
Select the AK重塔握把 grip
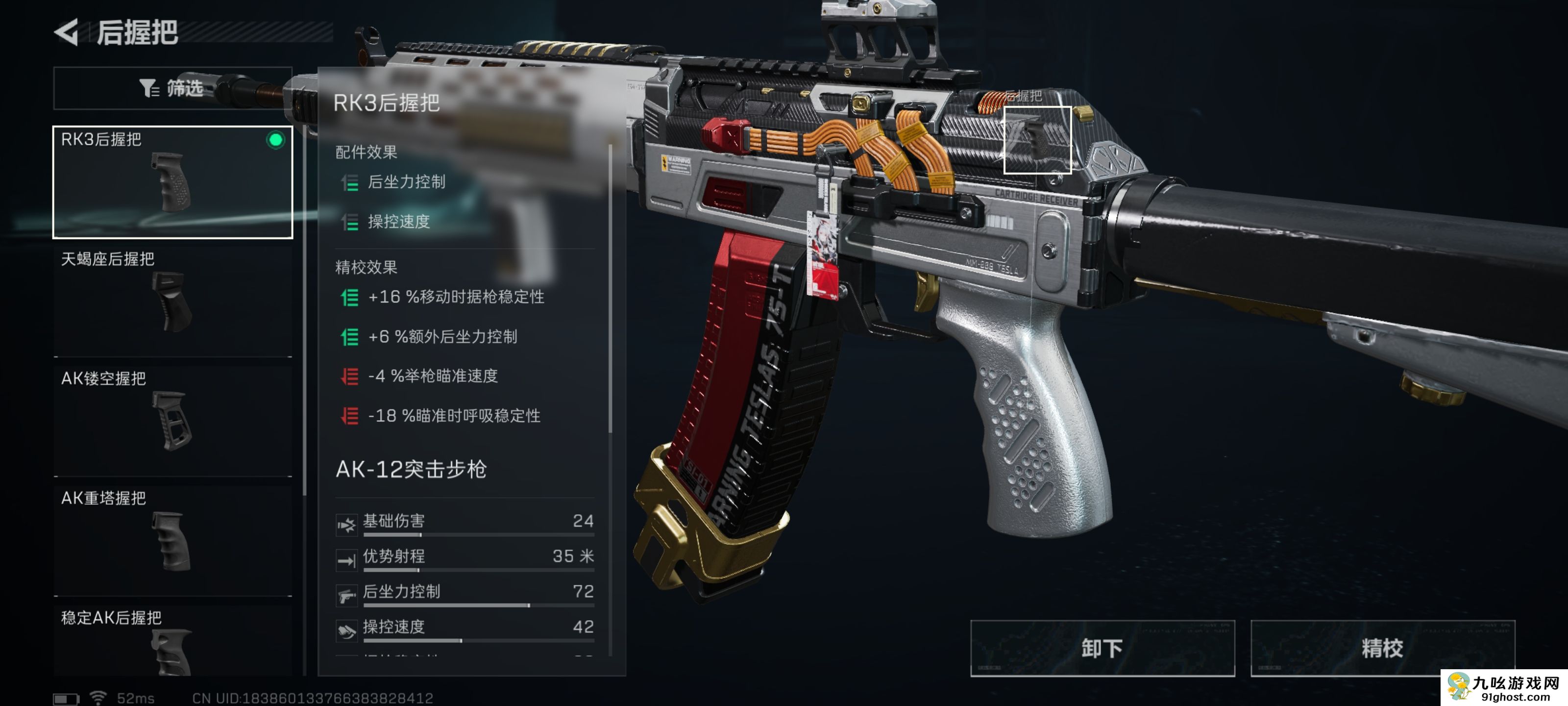(x=172, y=540)
